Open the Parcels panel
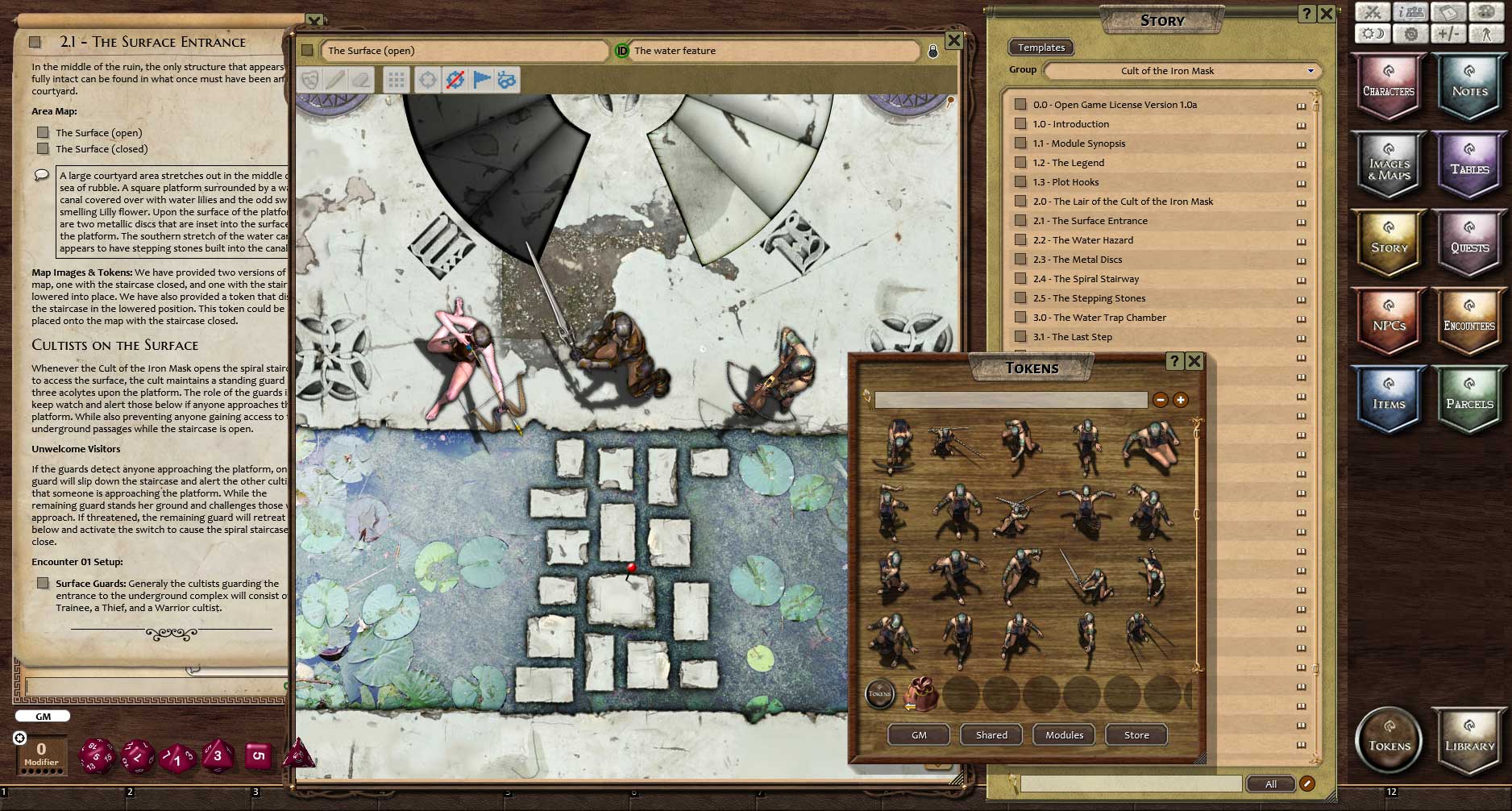Screen dimensions: 1512x811 (x=1469, y=400)
